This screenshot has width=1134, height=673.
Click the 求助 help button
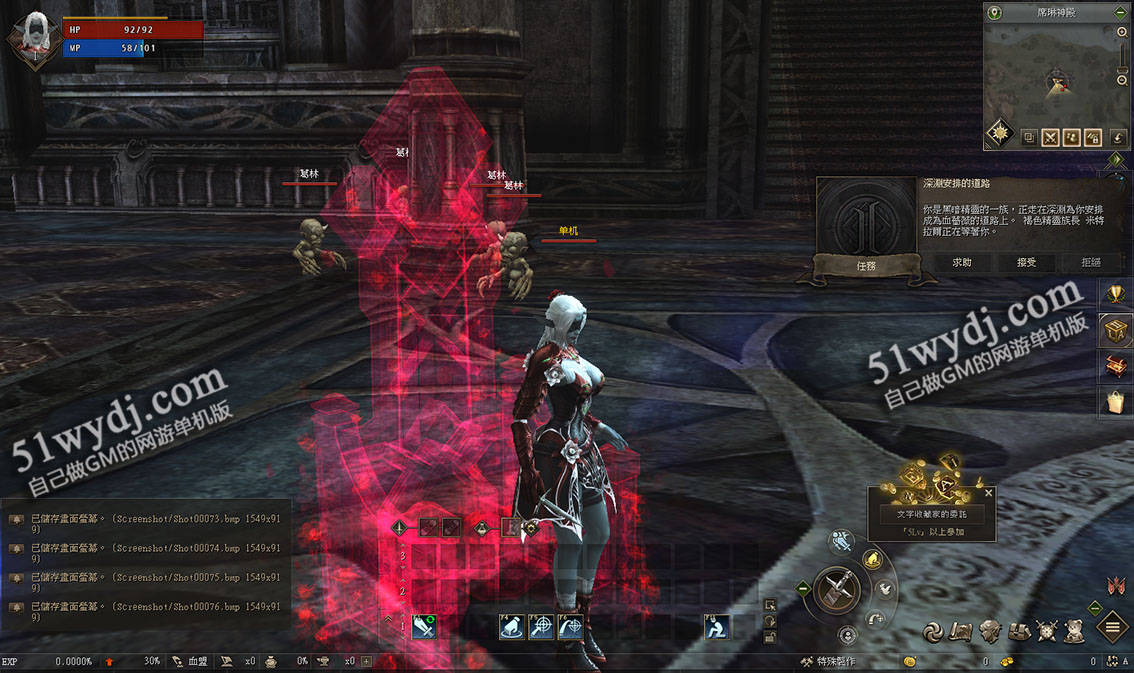(961, 262)
